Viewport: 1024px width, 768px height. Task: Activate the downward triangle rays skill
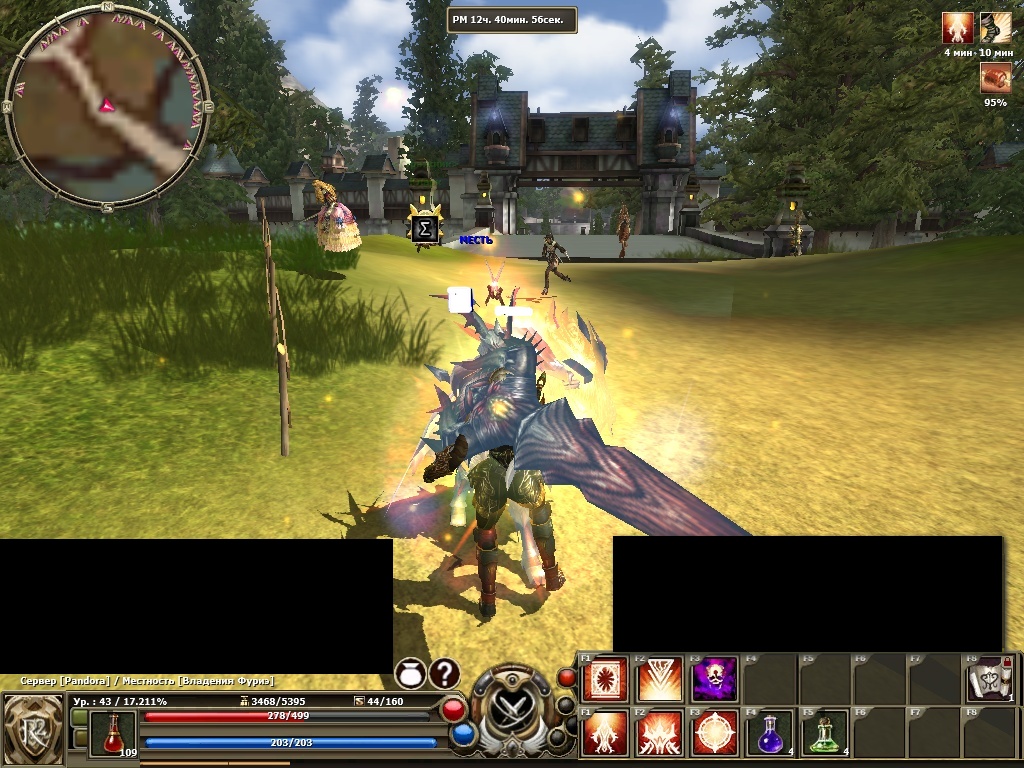point(659,680)
